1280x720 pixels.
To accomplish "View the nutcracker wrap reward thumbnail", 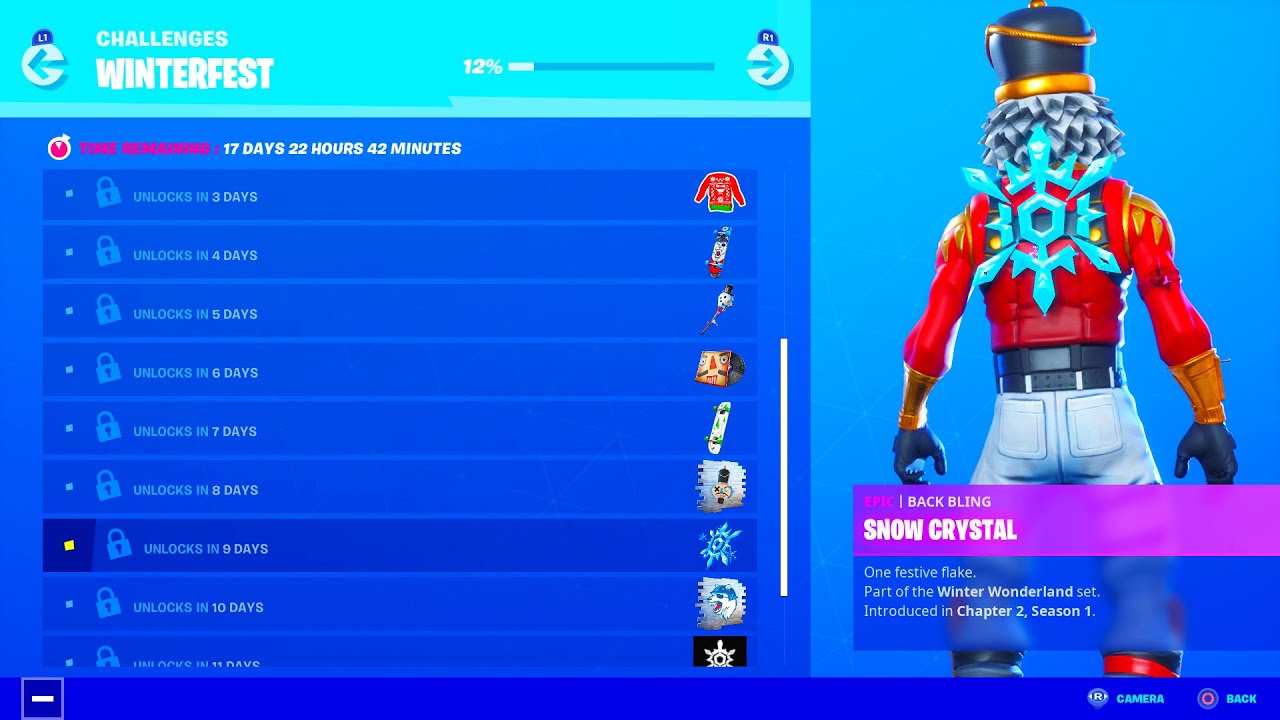I will coord(720,369).
